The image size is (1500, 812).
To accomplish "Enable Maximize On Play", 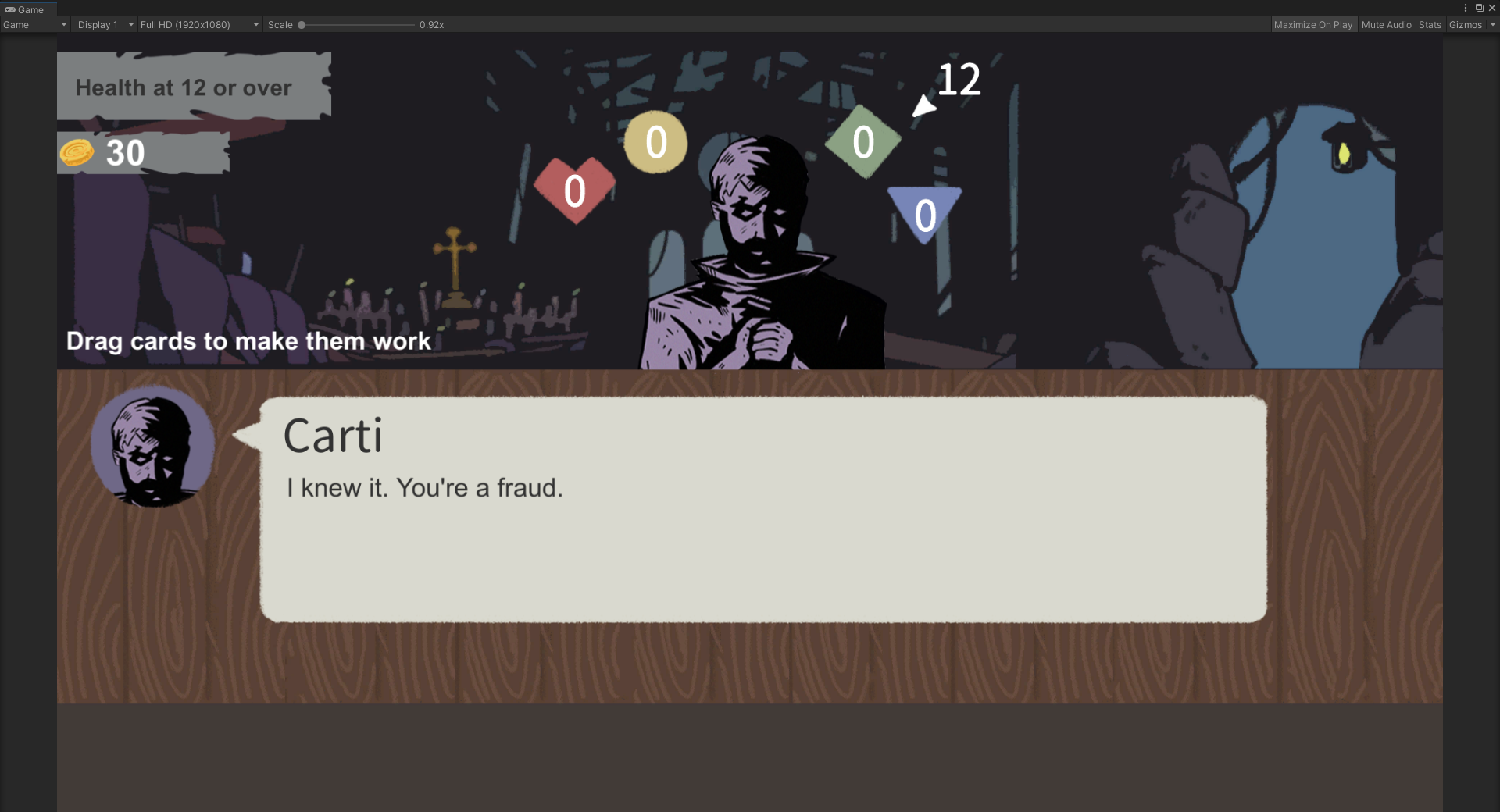I will 1312,24.
